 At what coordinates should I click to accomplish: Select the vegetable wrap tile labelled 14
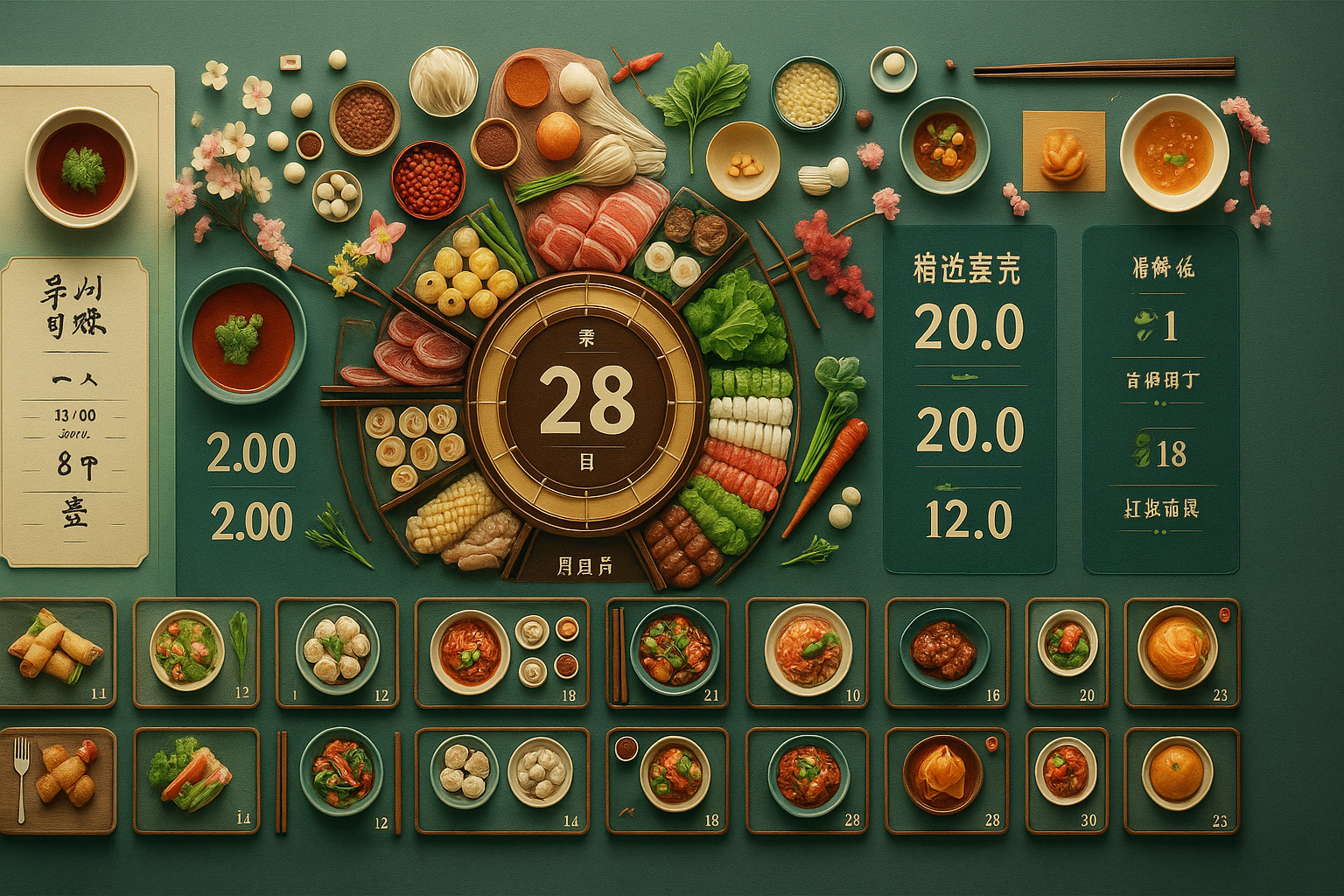[x=195, y=780]
